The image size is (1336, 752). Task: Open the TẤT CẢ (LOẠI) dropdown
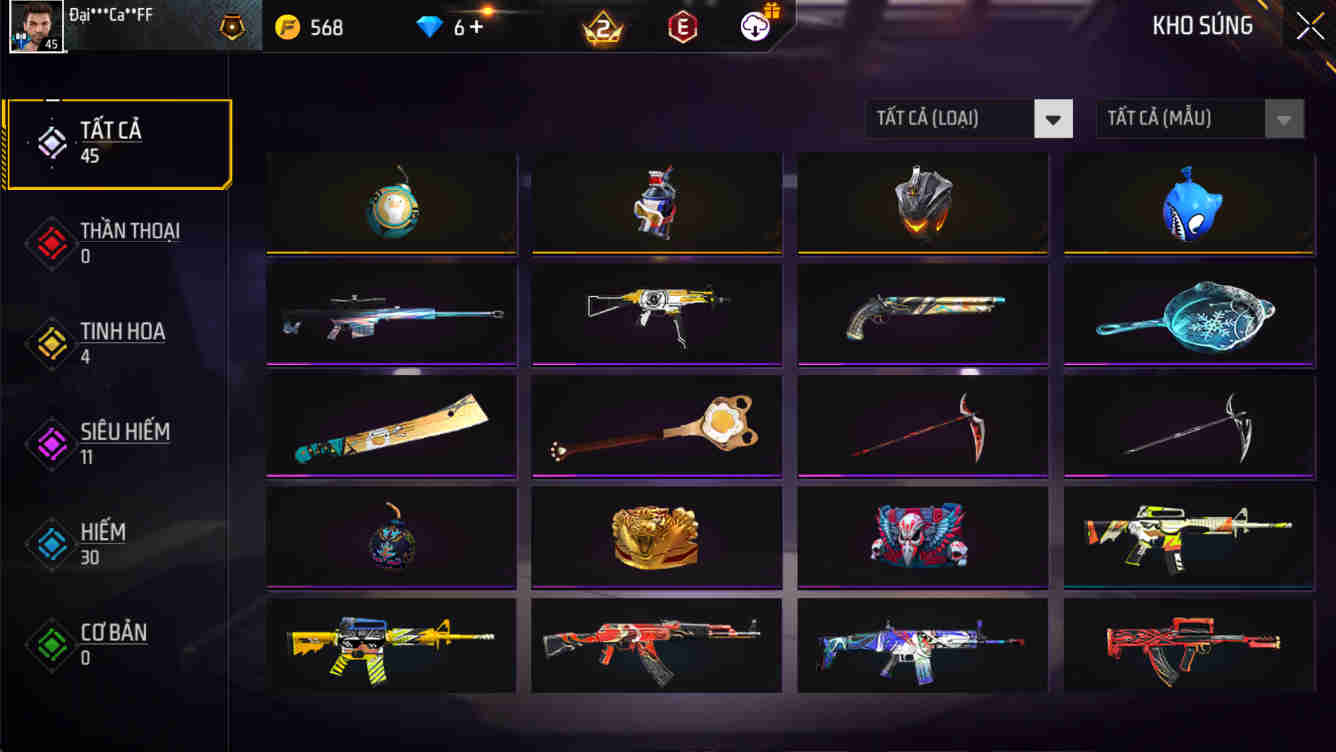point(950,118)
